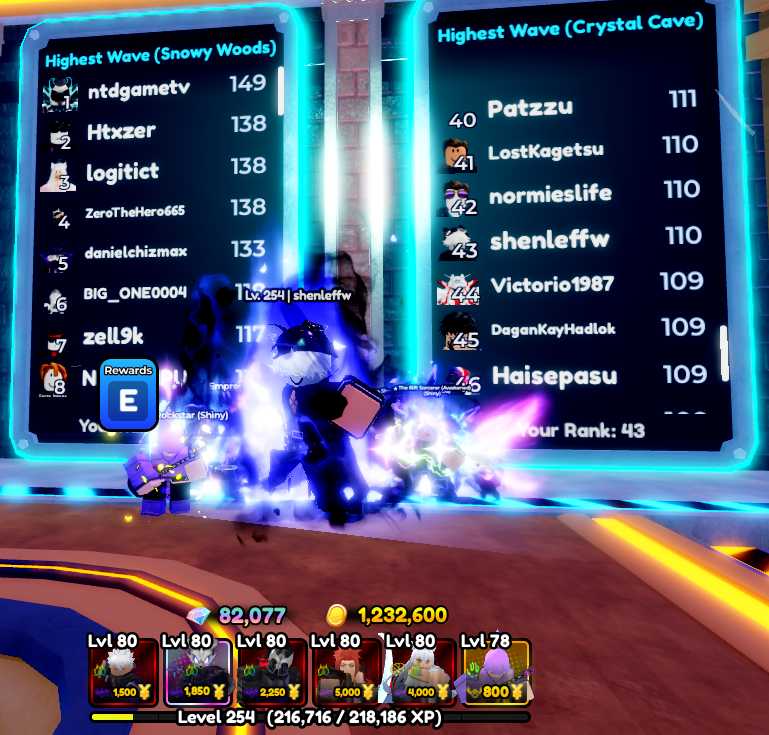Select the white-haired unit costing 1,500
The width and height of the screenshot is (769, 735).
point(123,673)
